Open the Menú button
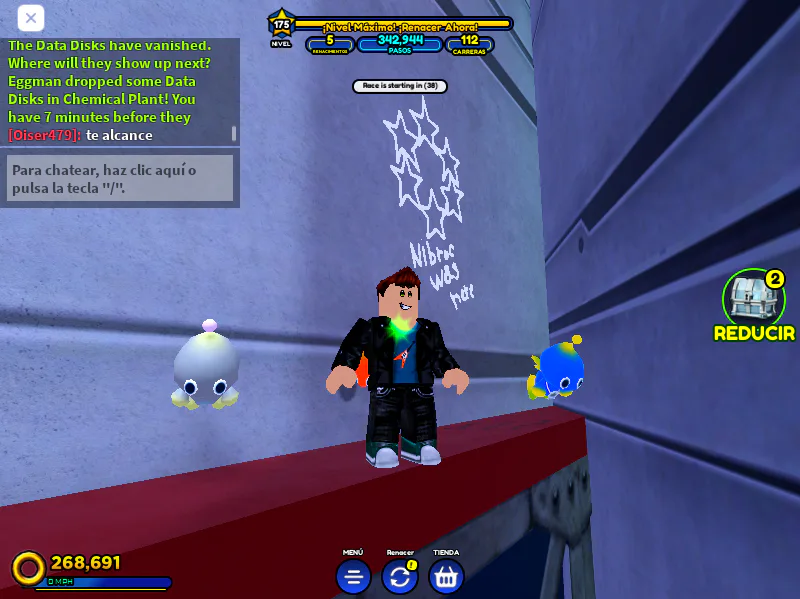This screenshot has height=599, width=800. (353, 576)
